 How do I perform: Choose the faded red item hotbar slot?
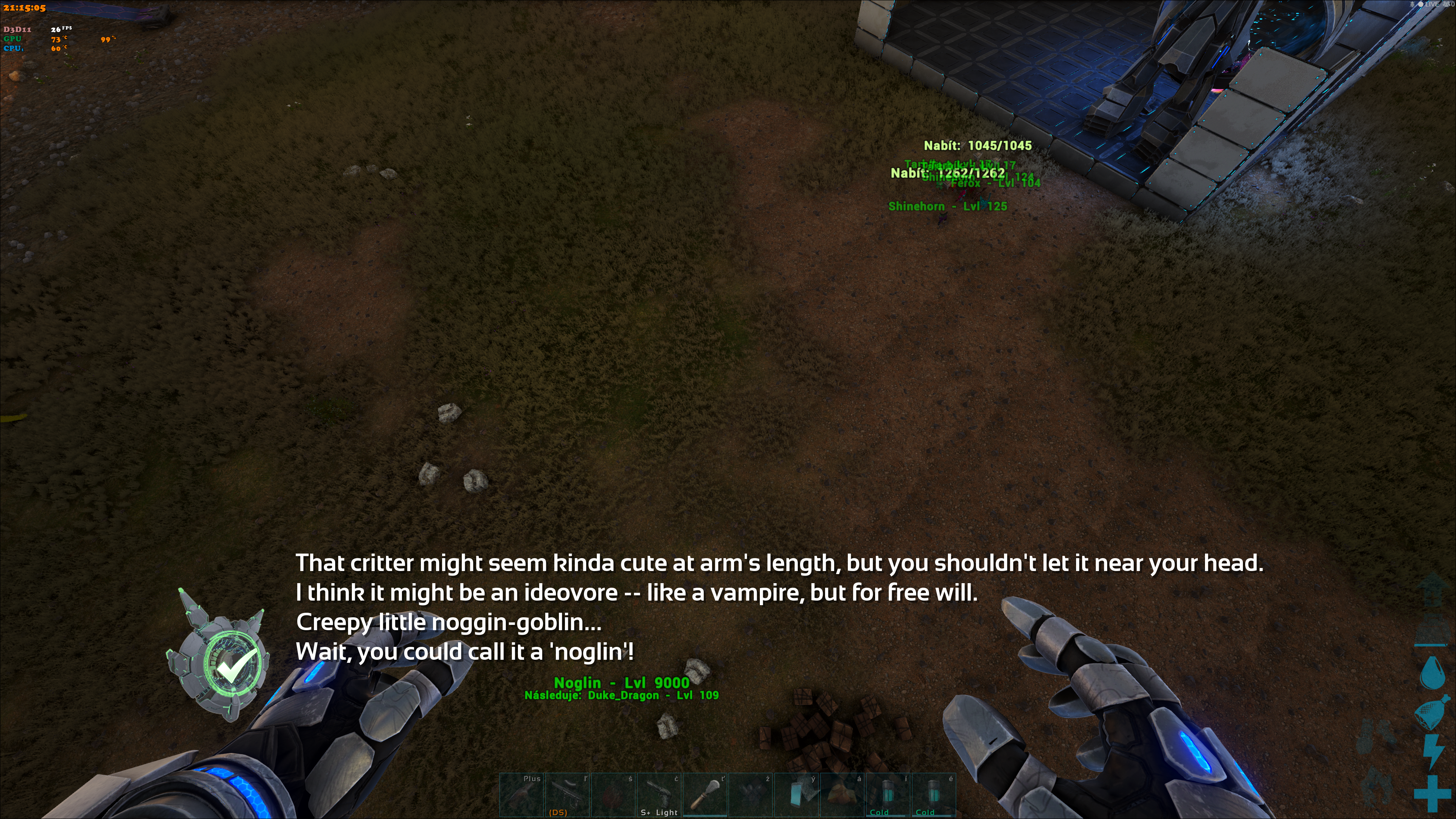(x=613, y=795)
